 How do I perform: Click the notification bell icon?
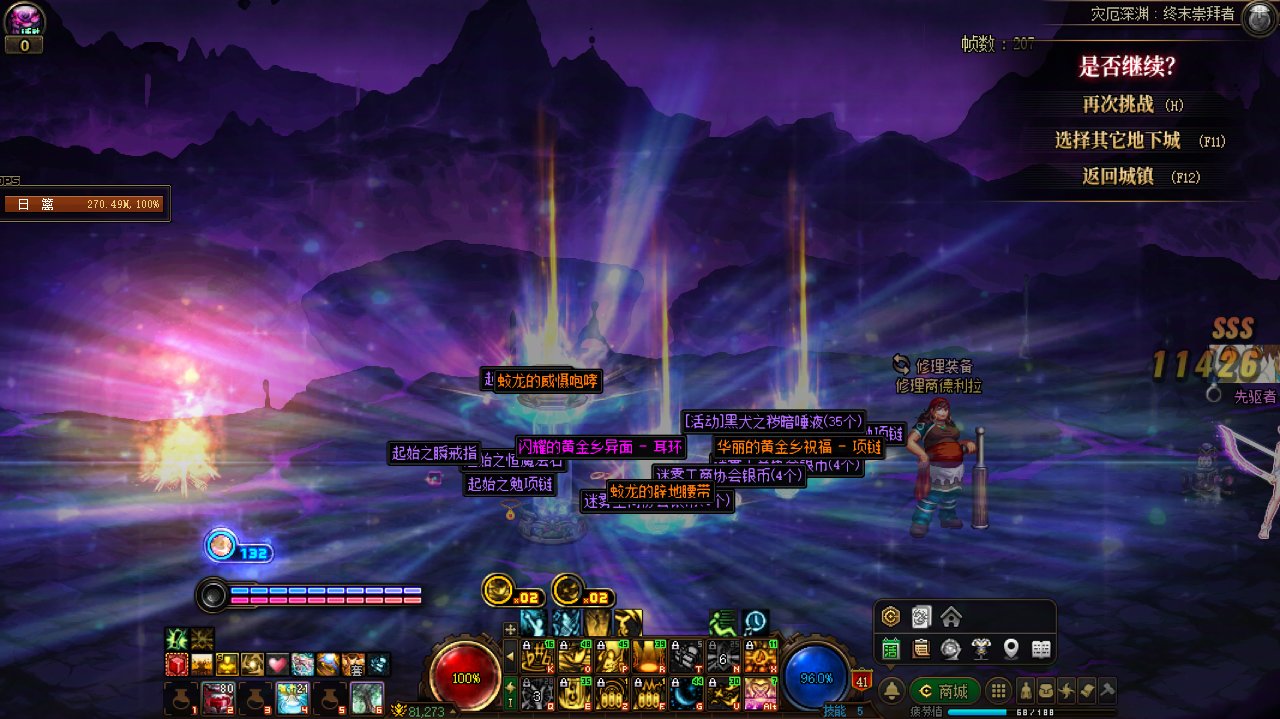point(891,691)
